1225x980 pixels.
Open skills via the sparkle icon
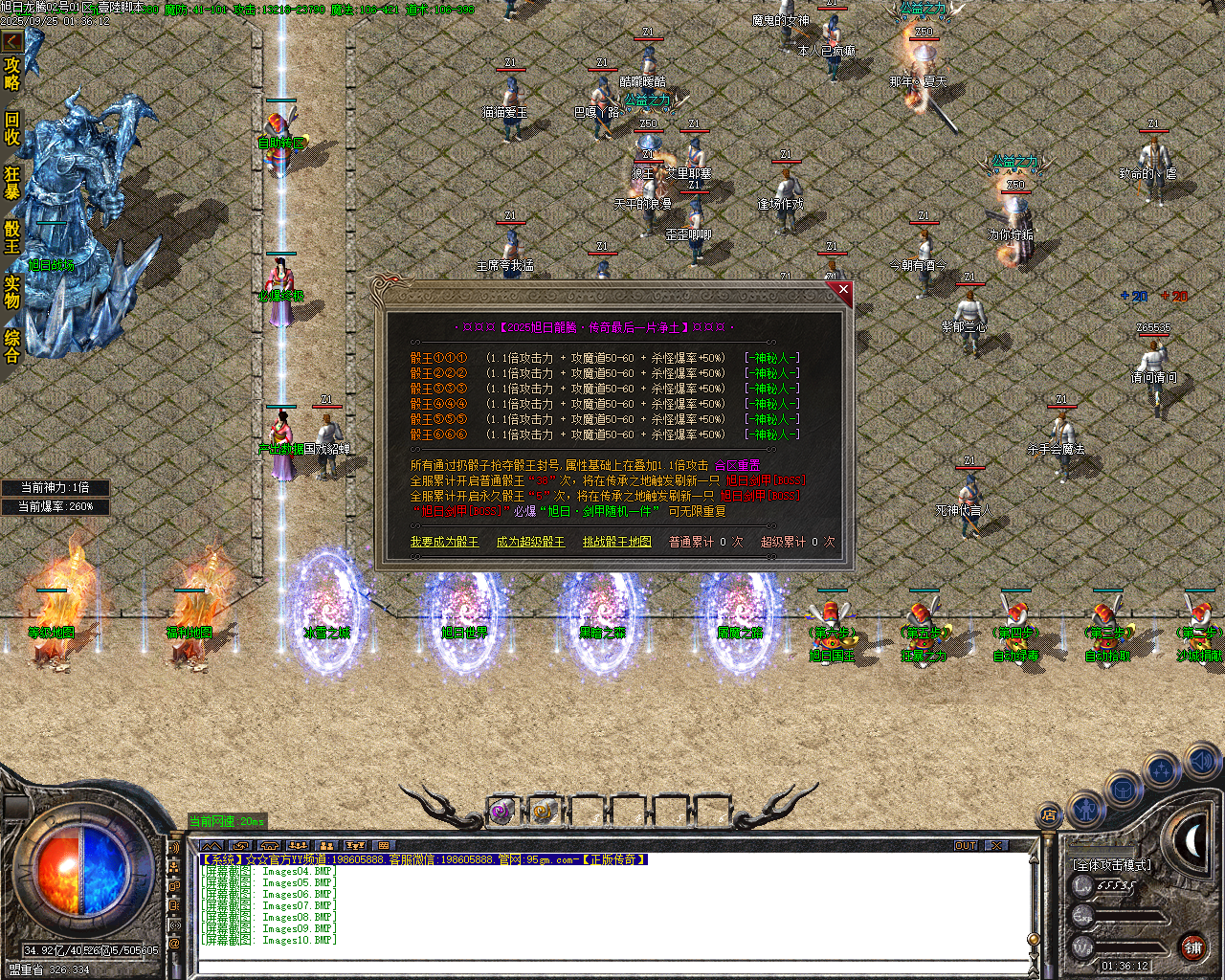(x=1159, y=769)
